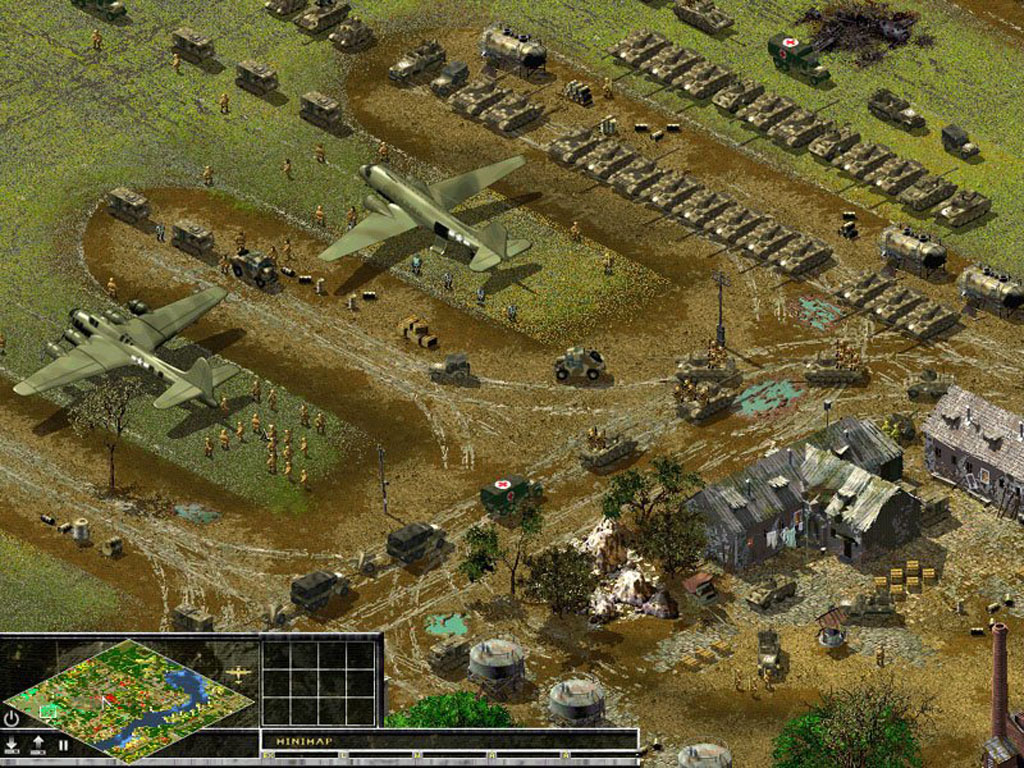Click the load game up-arrow icon

(39, 745)
